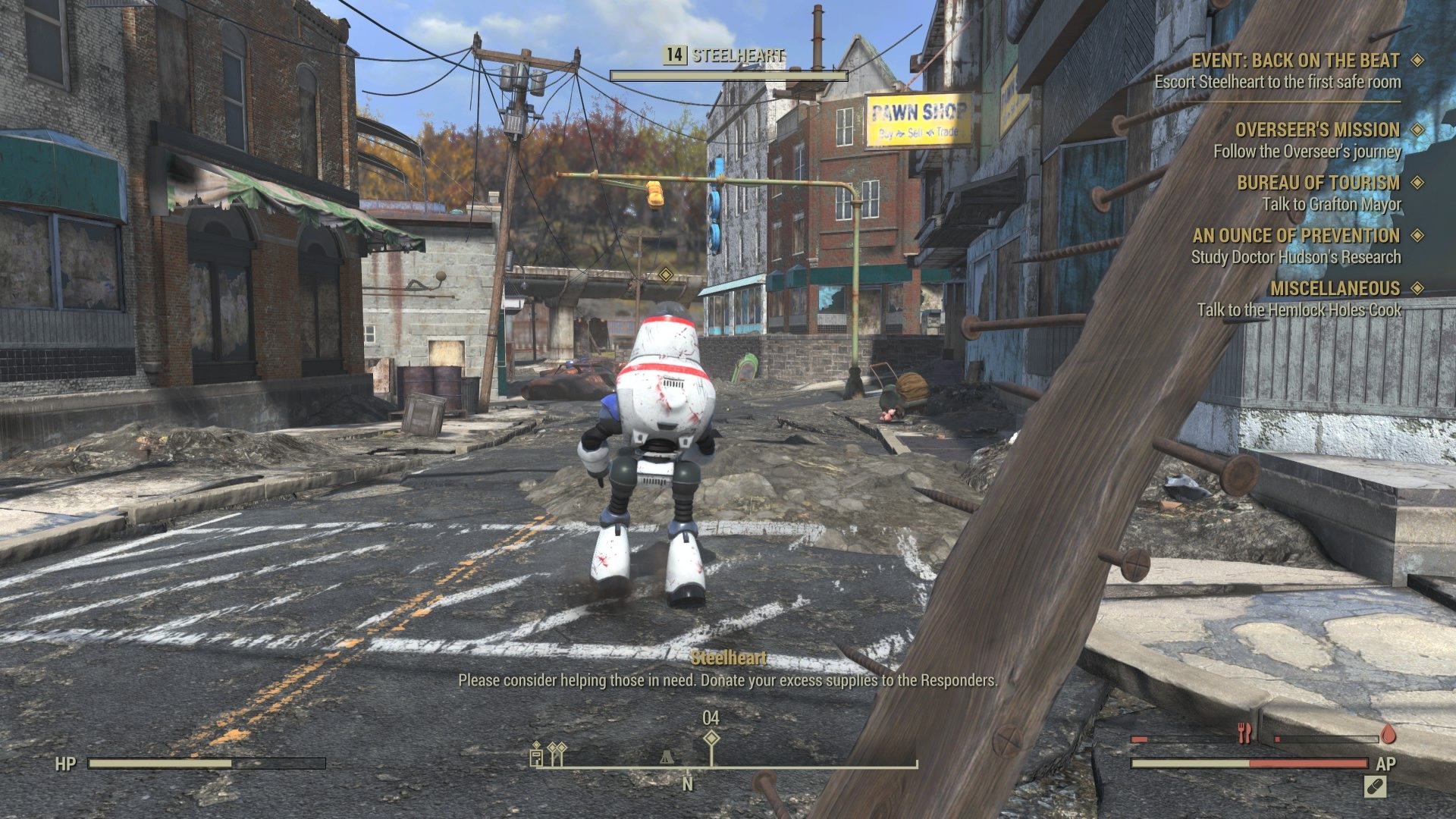This screenshot has width=1456, height=819.
Task: Select the OVERSEER'S MISSION quest heading
Action: pyautogui.click(x=1317, y=130)
